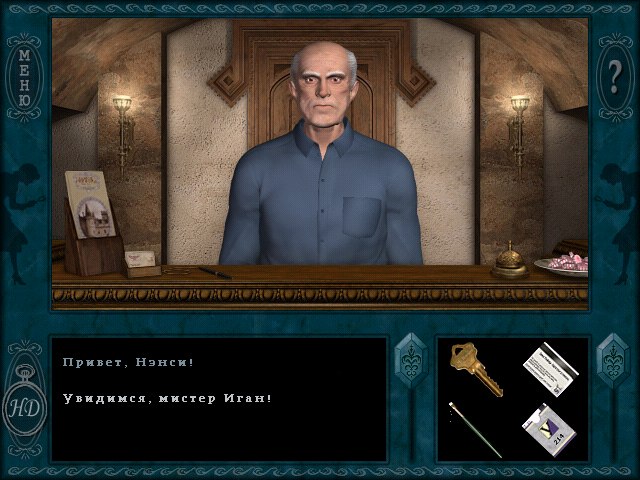Click the dialogue box scroll ornament
Screen dimensions: 640x480
point(411,363)
